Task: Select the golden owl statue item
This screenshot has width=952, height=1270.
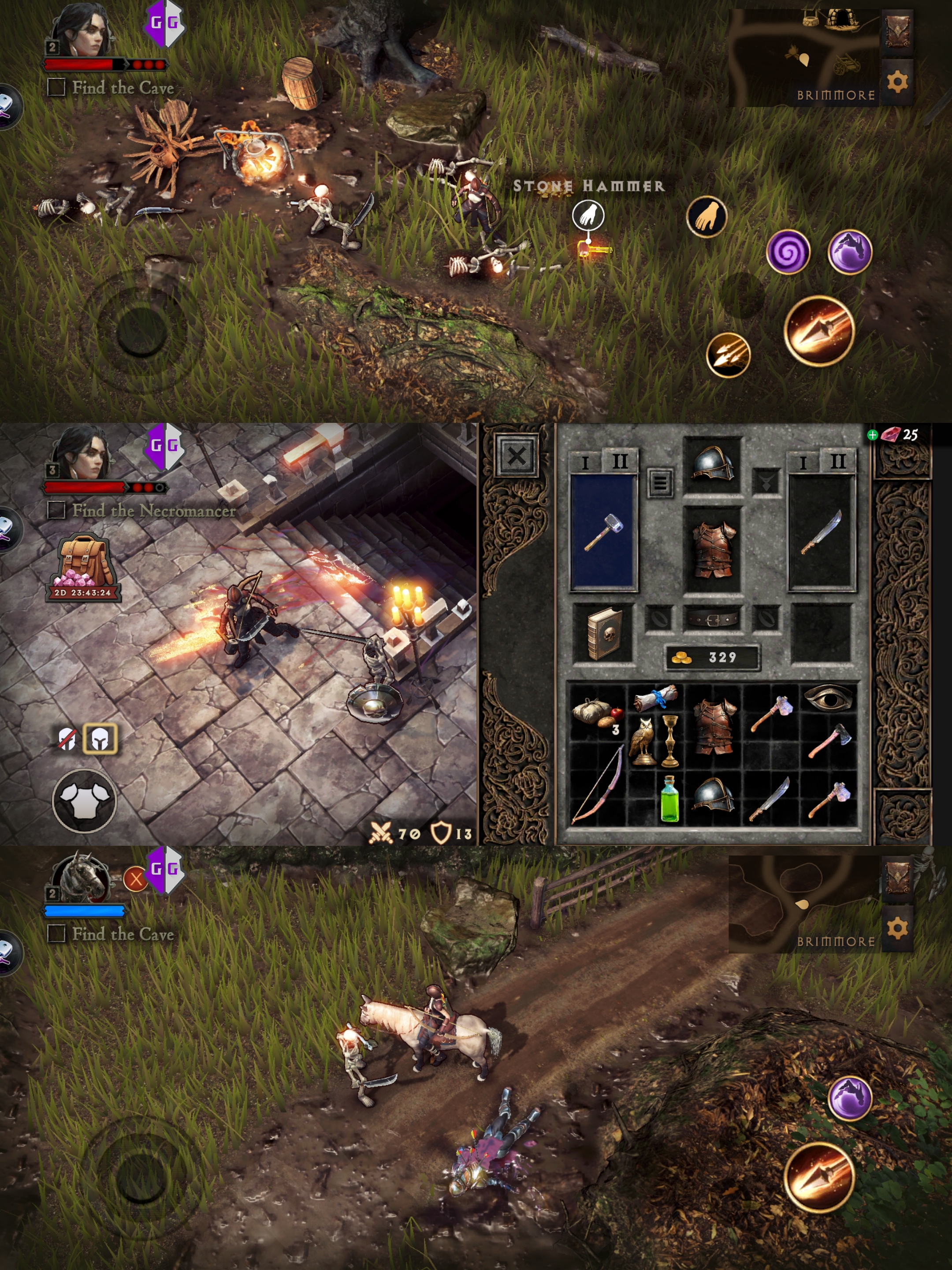Action: pyautogui.click(x=642, y=741)
